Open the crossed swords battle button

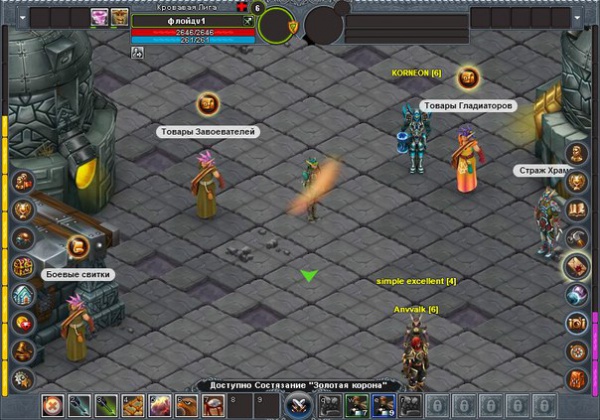pos(298,405)
